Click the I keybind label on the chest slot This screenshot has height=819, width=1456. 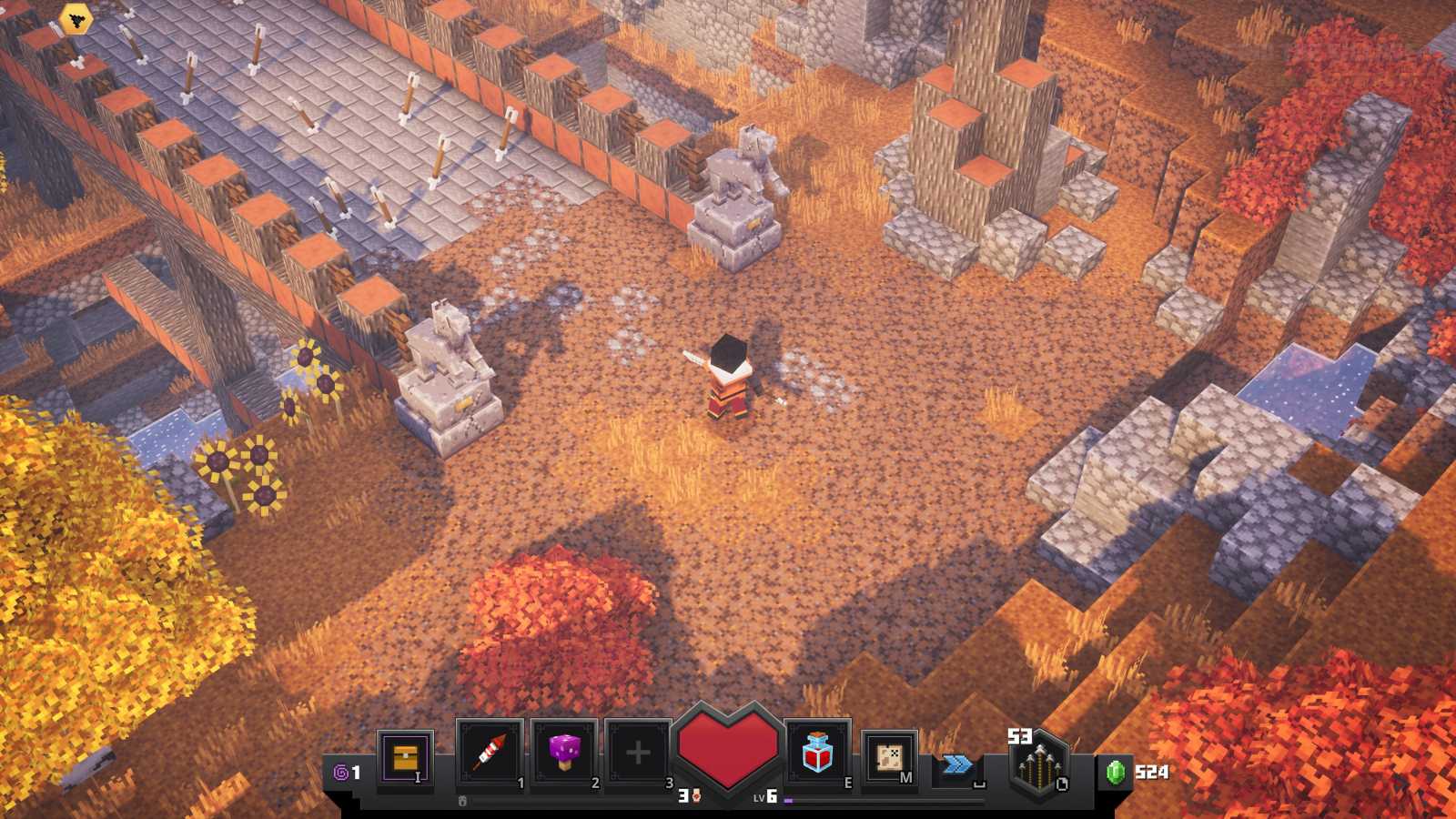[x=418, y=778]
